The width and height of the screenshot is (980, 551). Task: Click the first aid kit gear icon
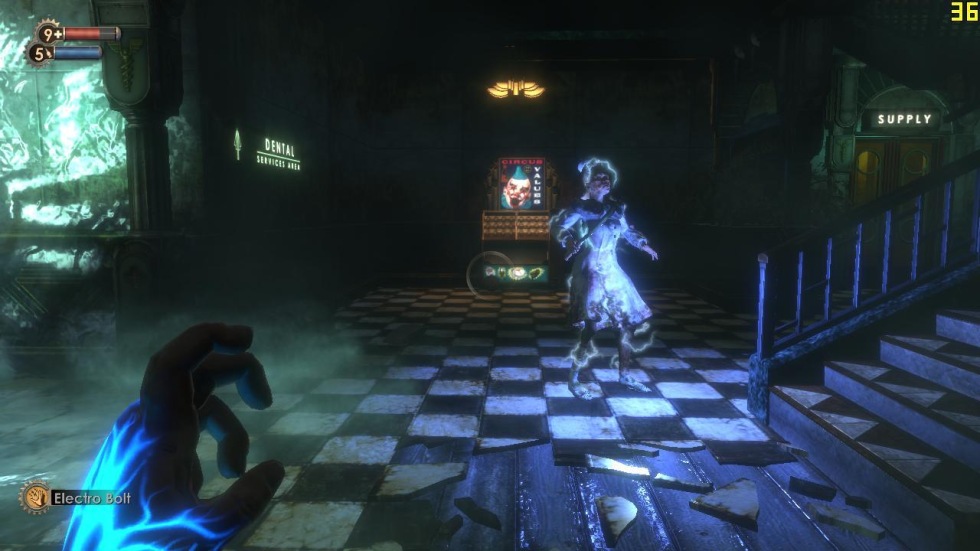pyautogui.click(x=47, y=33)
